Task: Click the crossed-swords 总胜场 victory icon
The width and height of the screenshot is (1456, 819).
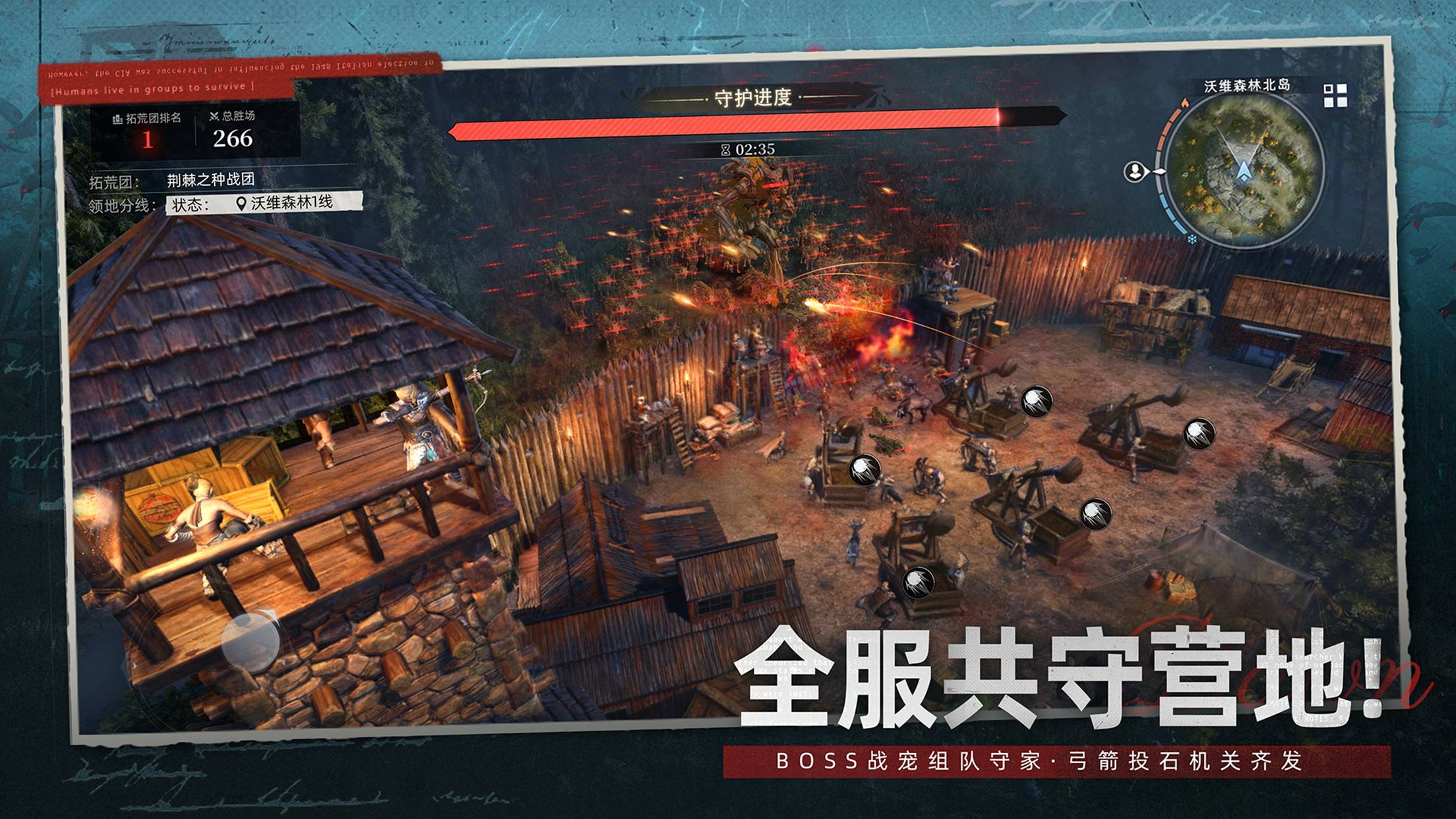Action: pos(214,117)
